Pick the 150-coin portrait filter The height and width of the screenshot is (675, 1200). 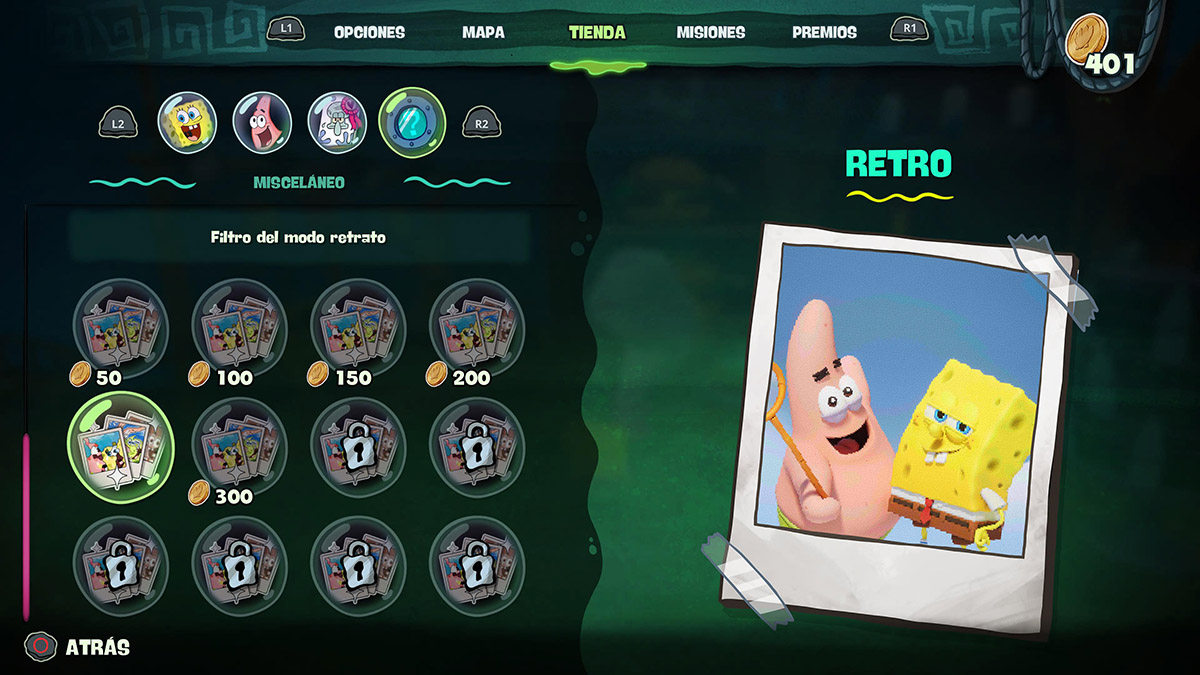pos(358,327)
